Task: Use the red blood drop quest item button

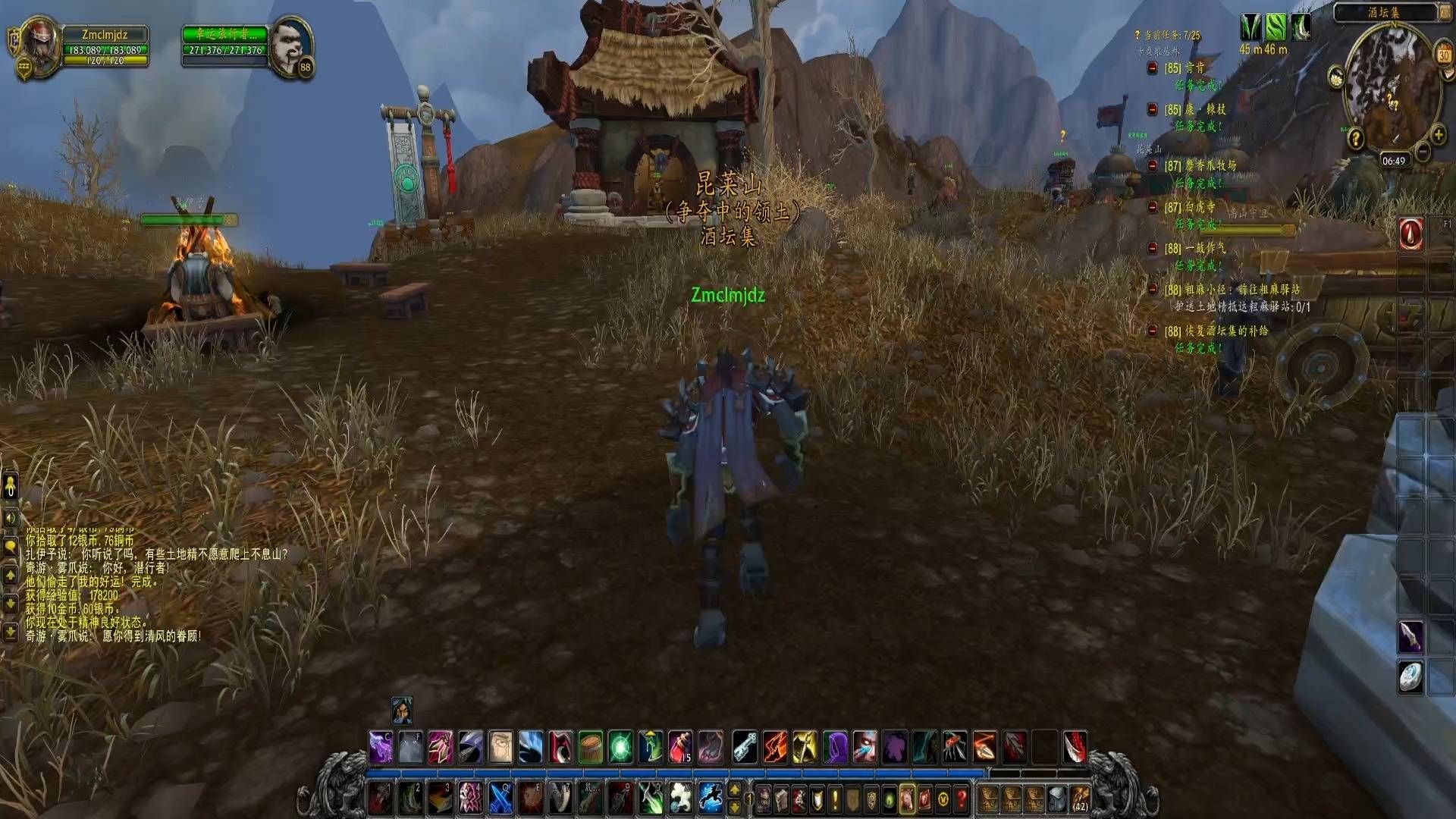Action: (1410, 234)
